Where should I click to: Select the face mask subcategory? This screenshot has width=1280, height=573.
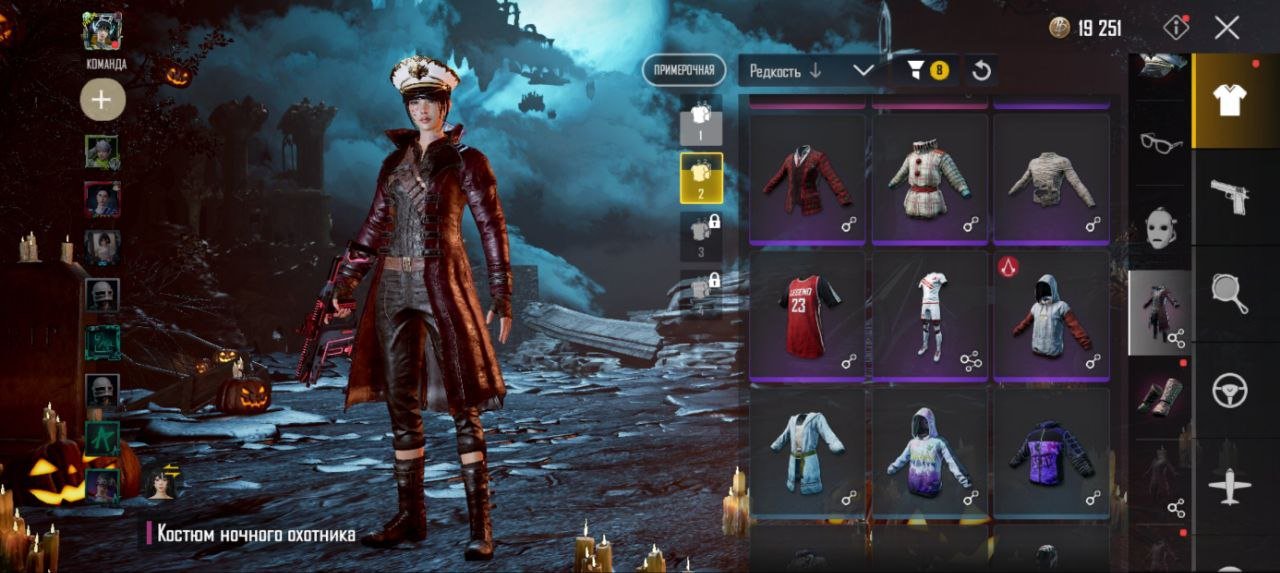point(1160,226)
